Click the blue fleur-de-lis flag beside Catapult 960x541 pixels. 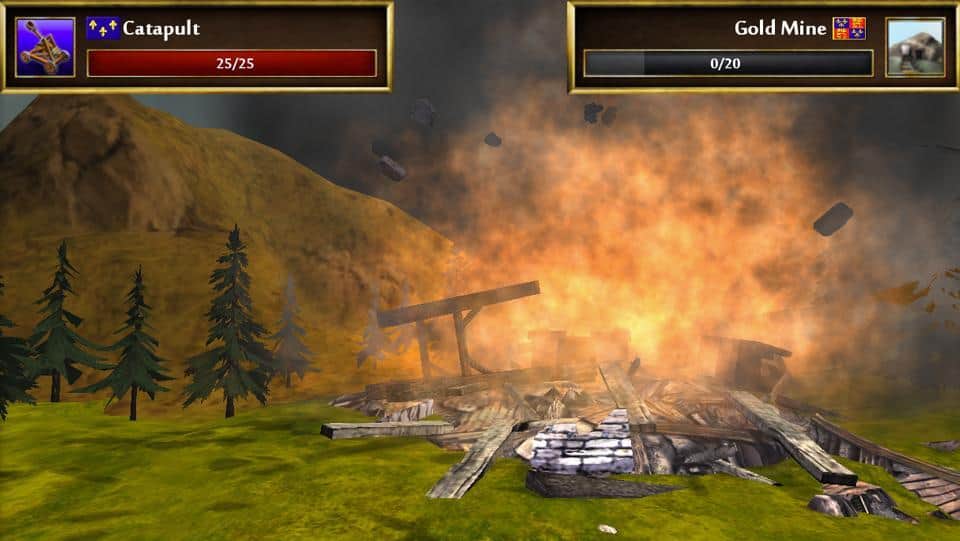pyautogui.click(x=102, y=28)
